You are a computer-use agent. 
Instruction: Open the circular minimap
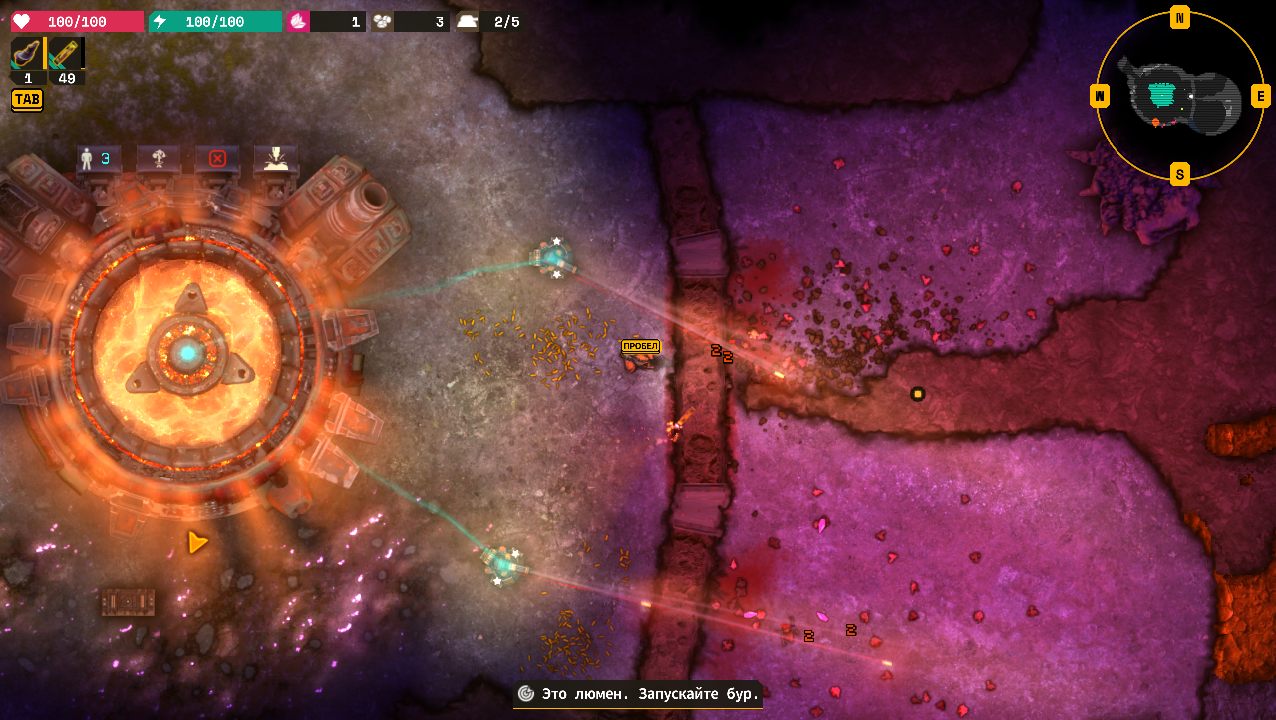click(x=1180, y=96)
